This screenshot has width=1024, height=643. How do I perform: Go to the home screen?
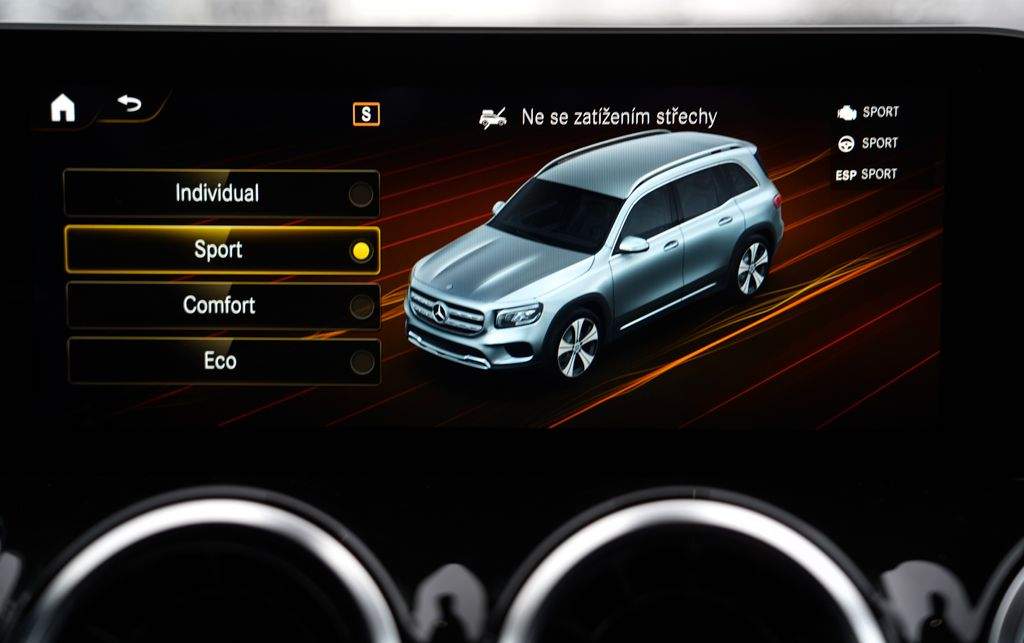pyautogui.click(x=63, y=108)
